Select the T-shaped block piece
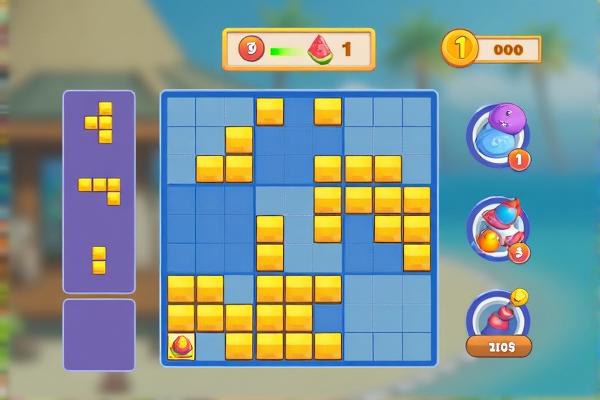The width and height of the screenshot is (600, 400). (x=100, y=122)
